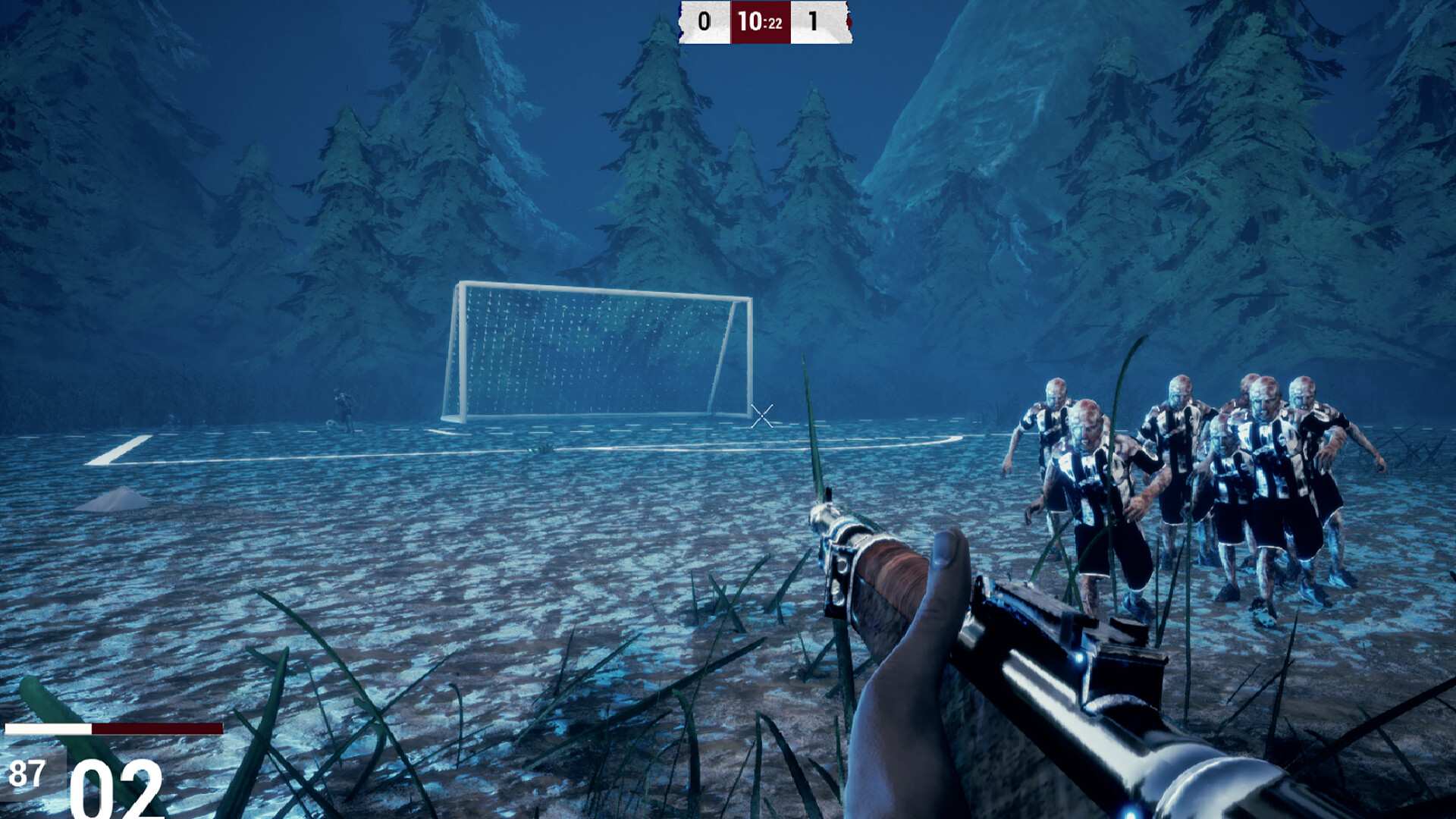Click the match timer showing 10:22

click(x=759, y=20)
